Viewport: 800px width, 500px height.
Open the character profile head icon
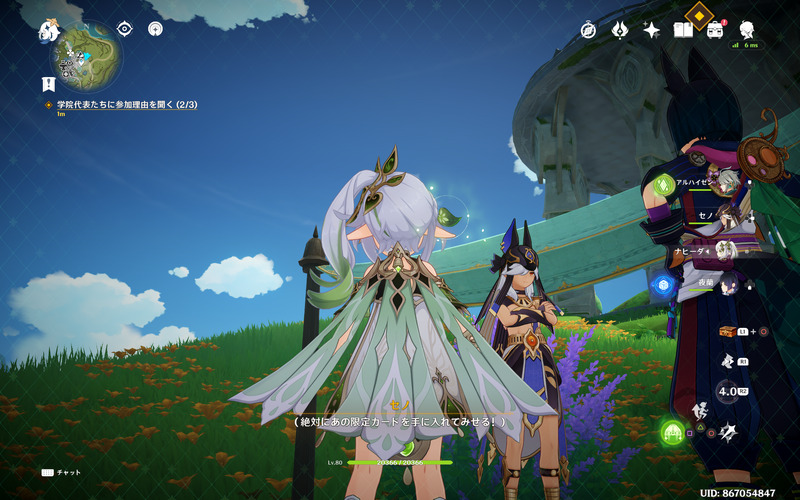(x=747, y=30)
